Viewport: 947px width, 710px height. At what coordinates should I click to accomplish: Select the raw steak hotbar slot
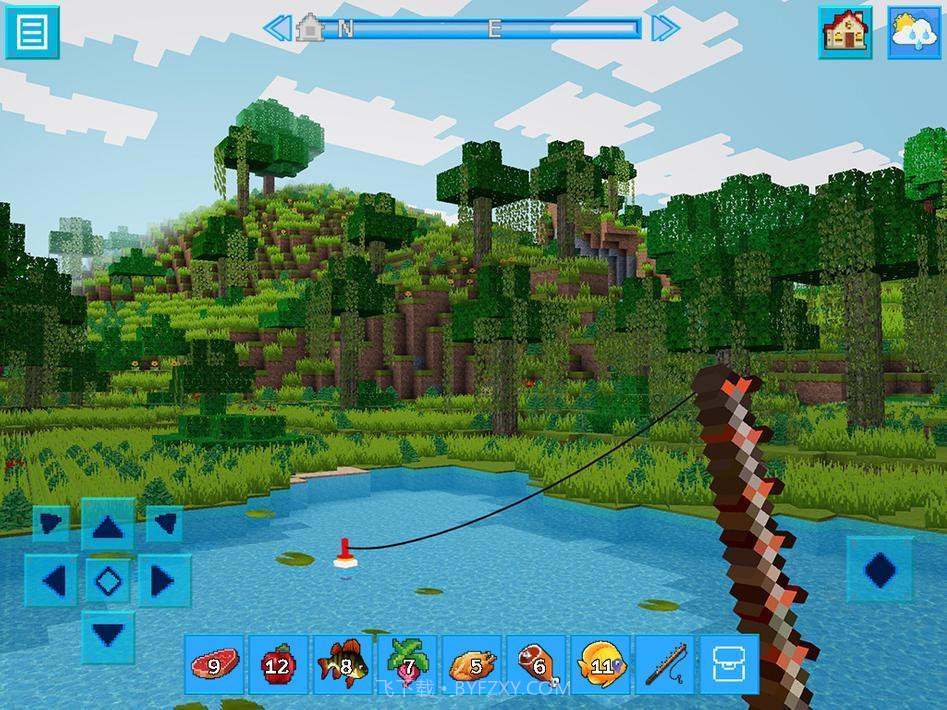213,664
